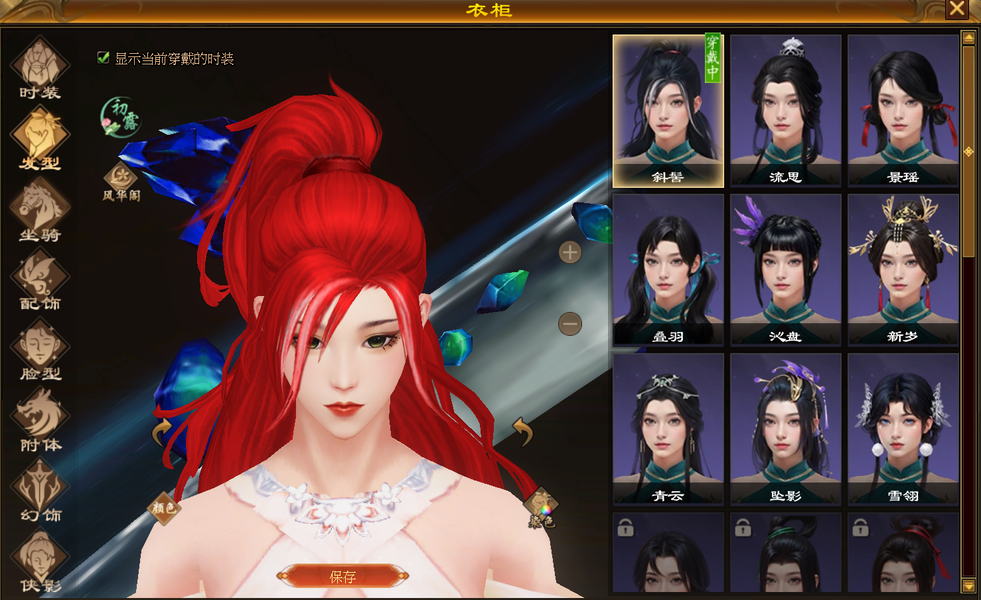Pick the 叠羽 hairstyle thumbnail
The image size is (981, 600).
(668, 268)
